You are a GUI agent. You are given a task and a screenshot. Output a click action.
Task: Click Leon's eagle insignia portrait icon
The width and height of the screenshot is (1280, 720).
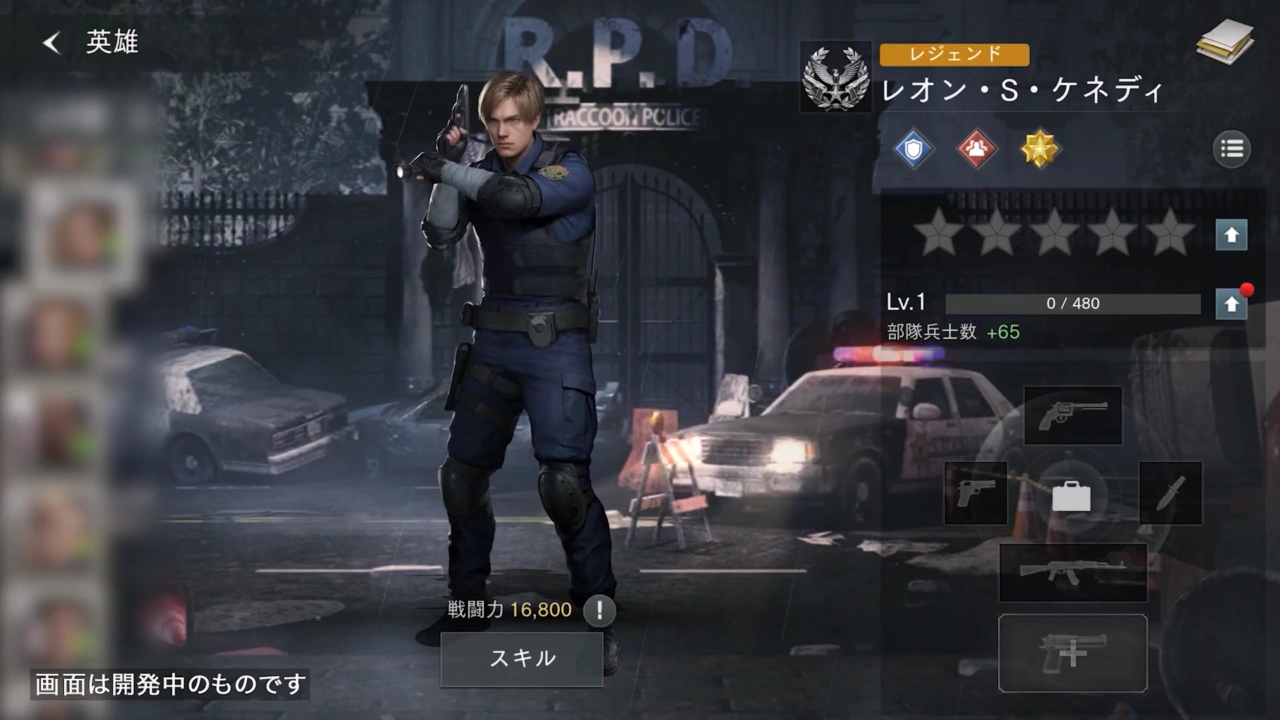tap(835, 78)
